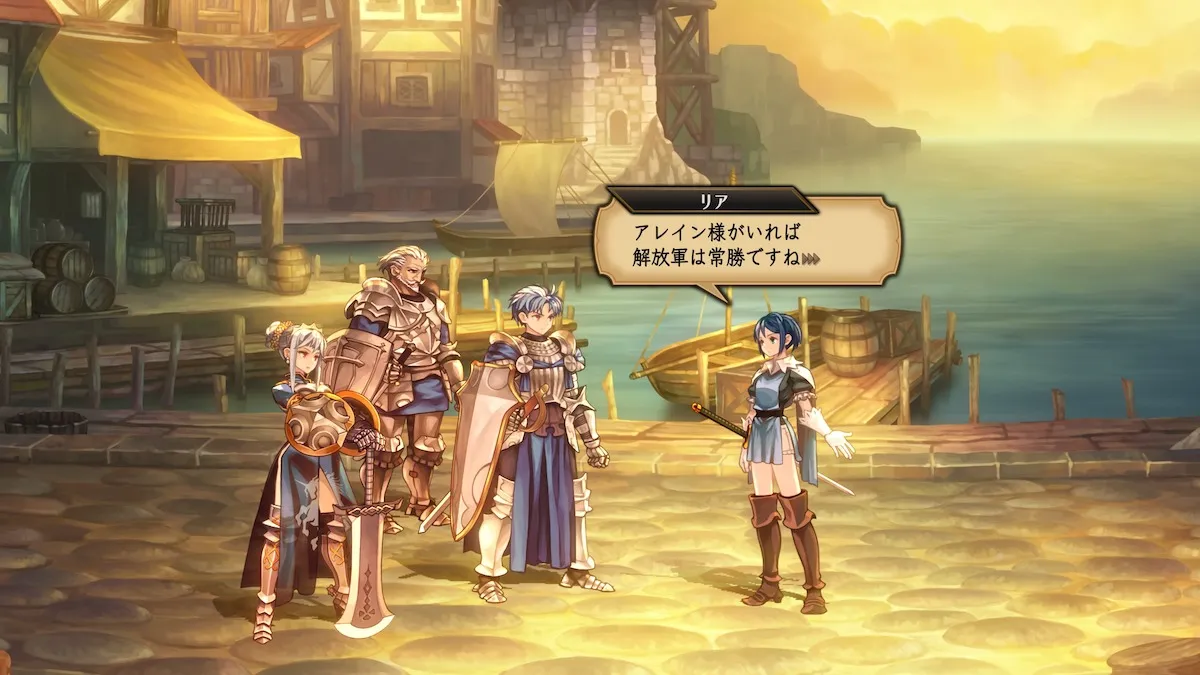The image size is (1200, 675).
Task: Click the advance arrows after リア's dialogue text
Action: (811, 259)
